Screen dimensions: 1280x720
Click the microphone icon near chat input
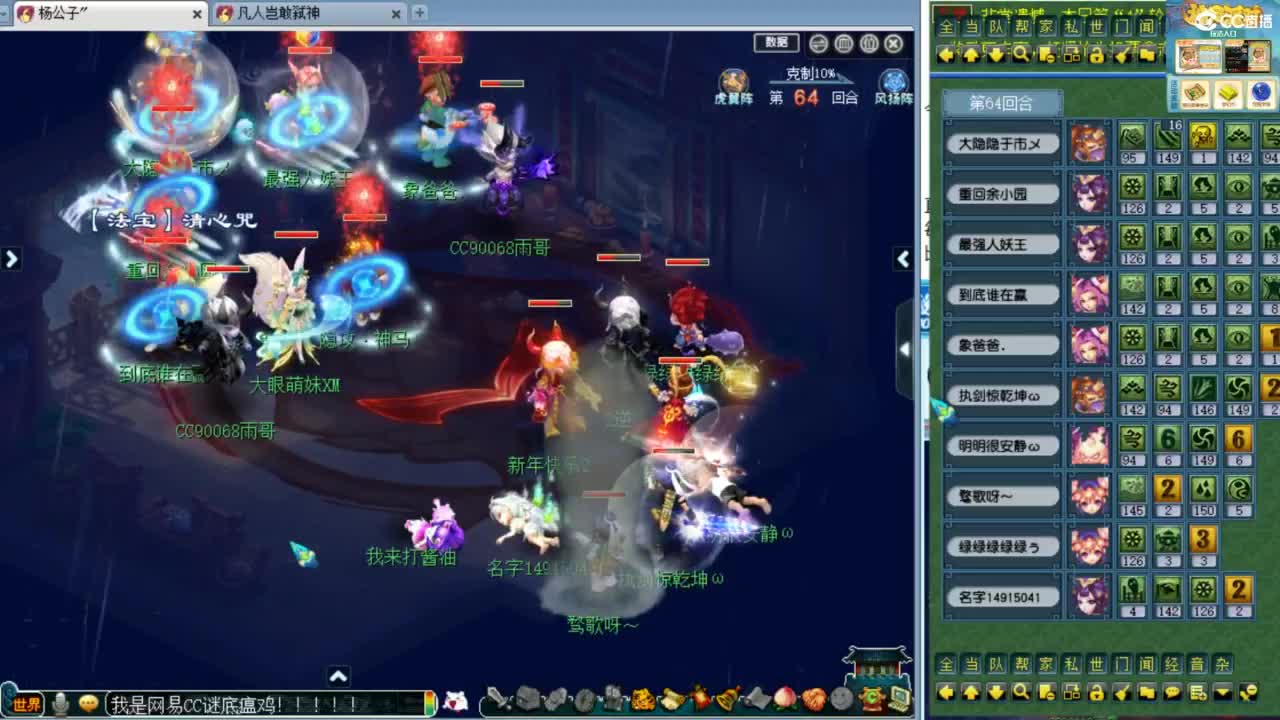pos(62,703)
